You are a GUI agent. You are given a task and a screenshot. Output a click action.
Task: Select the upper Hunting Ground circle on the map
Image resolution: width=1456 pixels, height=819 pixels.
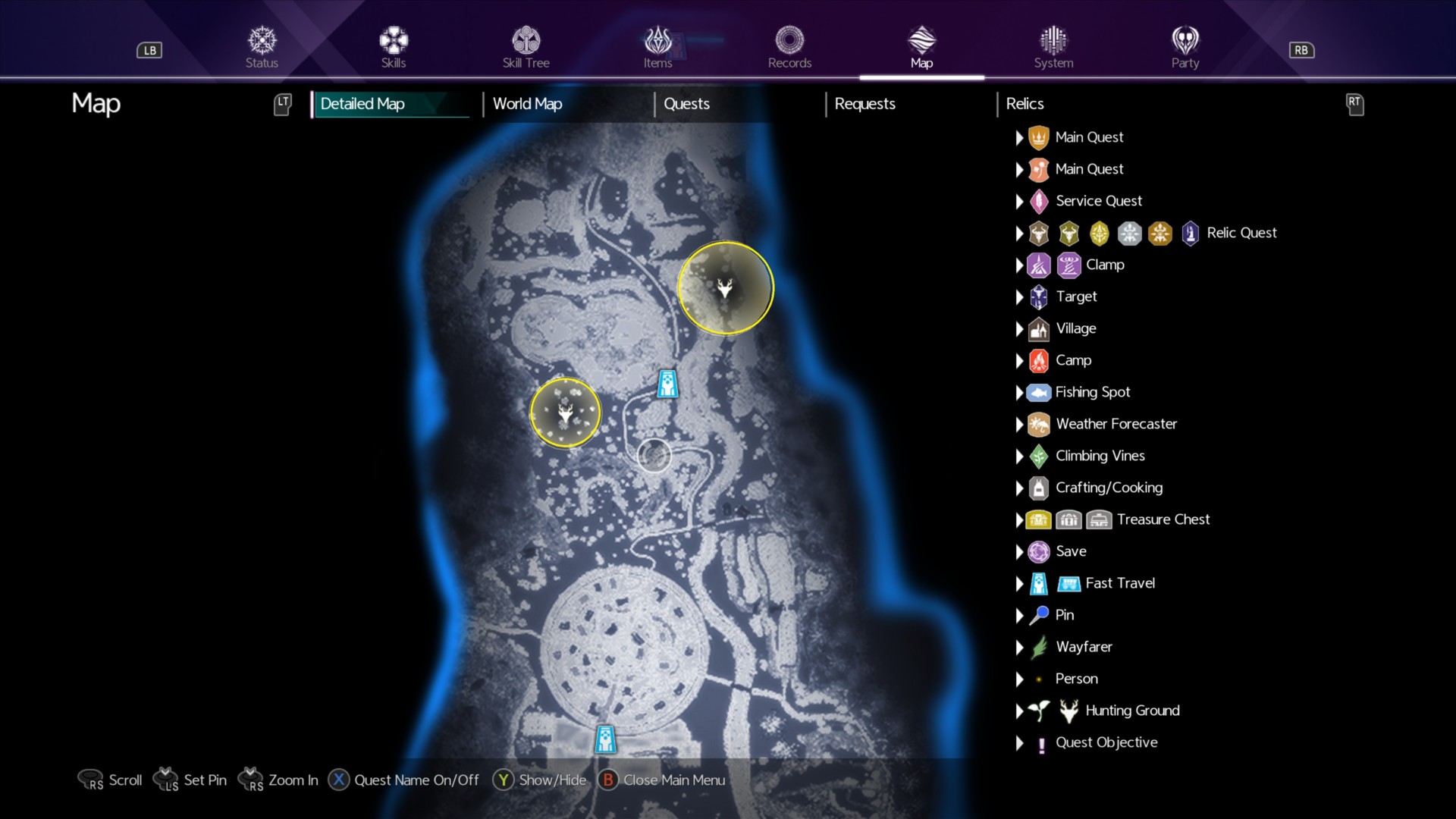click(725, 287)
